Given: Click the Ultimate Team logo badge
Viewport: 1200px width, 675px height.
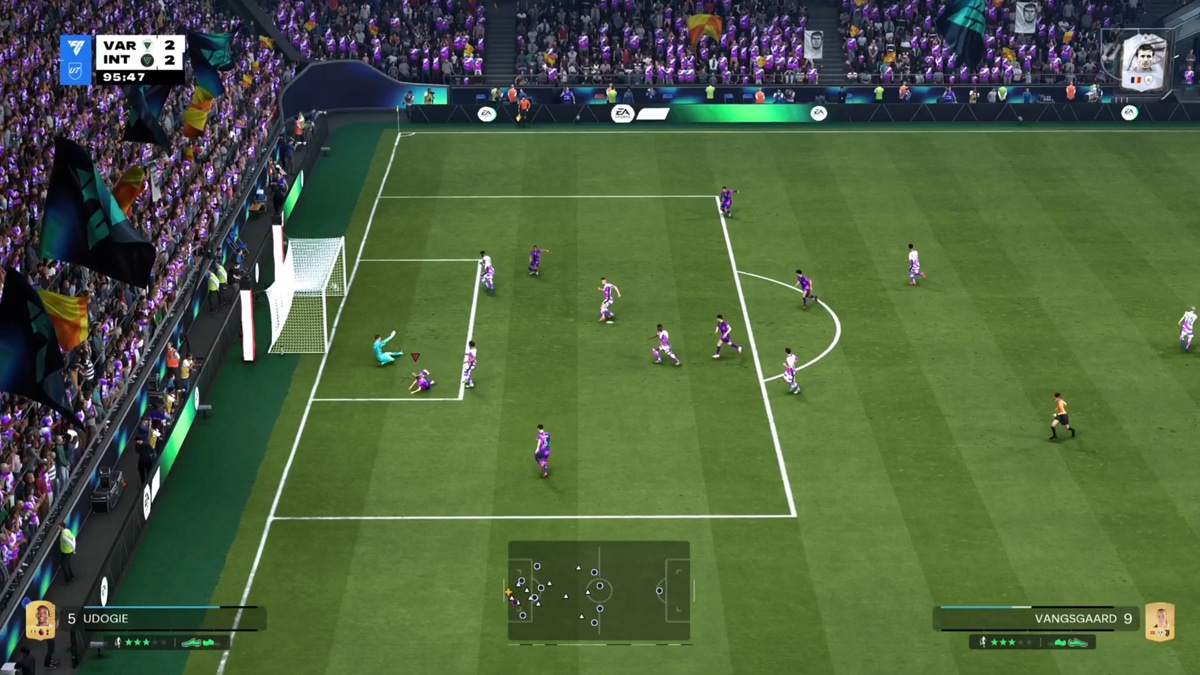Looking at the screenshot, I should [76, 59].
